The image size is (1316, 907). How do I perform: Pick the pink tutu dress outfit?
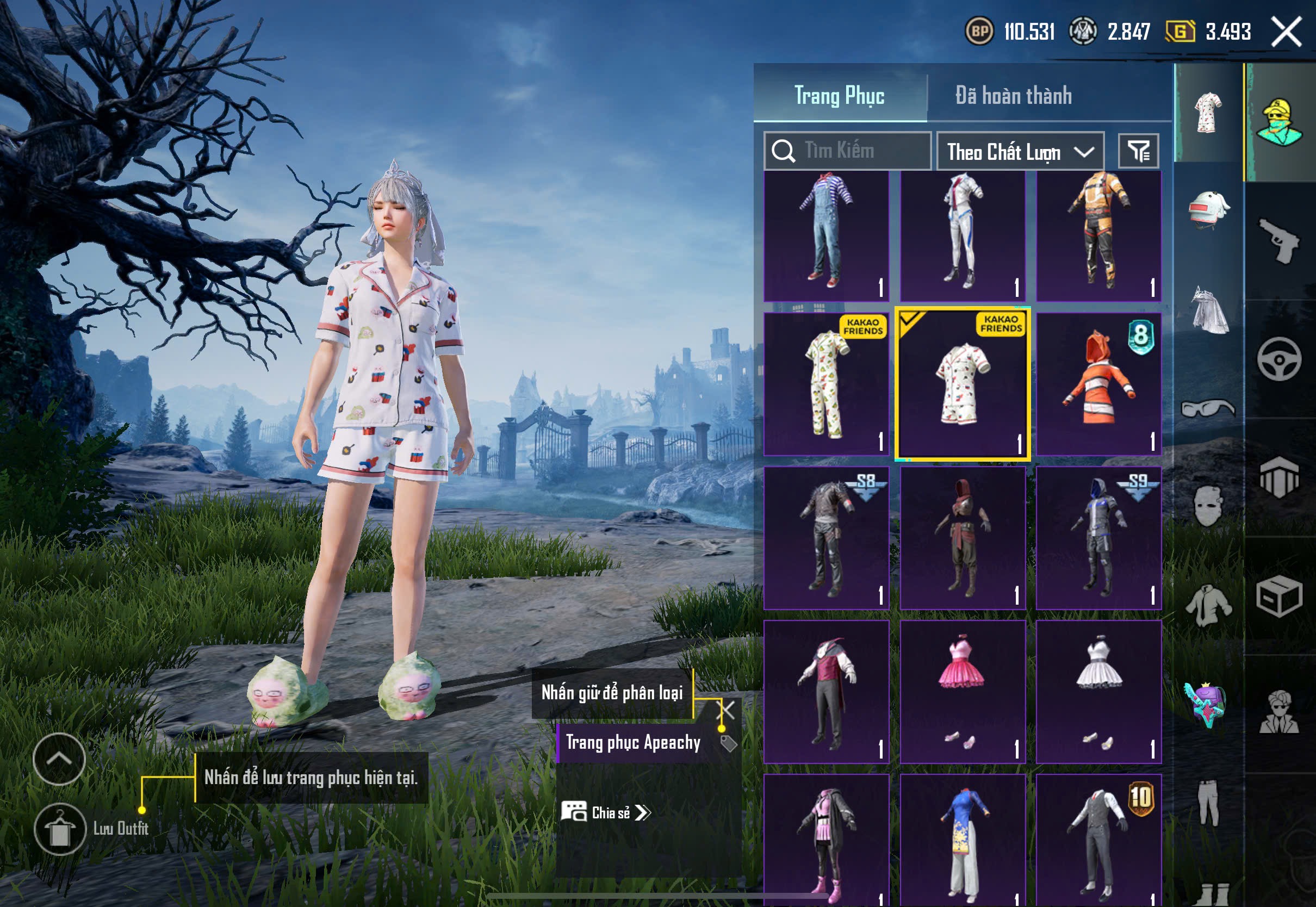pyautogui.click(x=963, y=691)
